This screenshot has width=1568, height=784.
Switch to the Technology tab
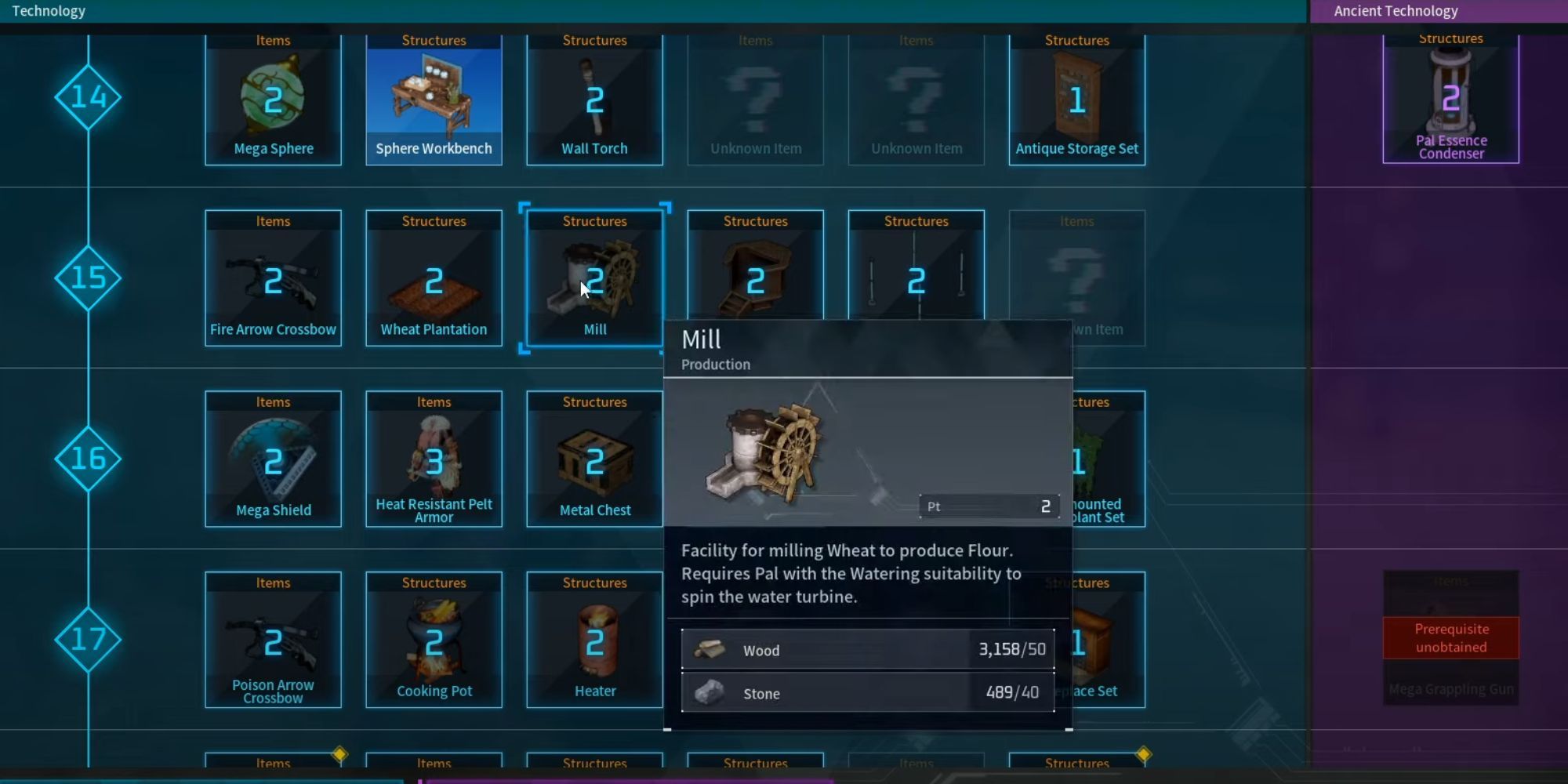[x=49, y=11]
